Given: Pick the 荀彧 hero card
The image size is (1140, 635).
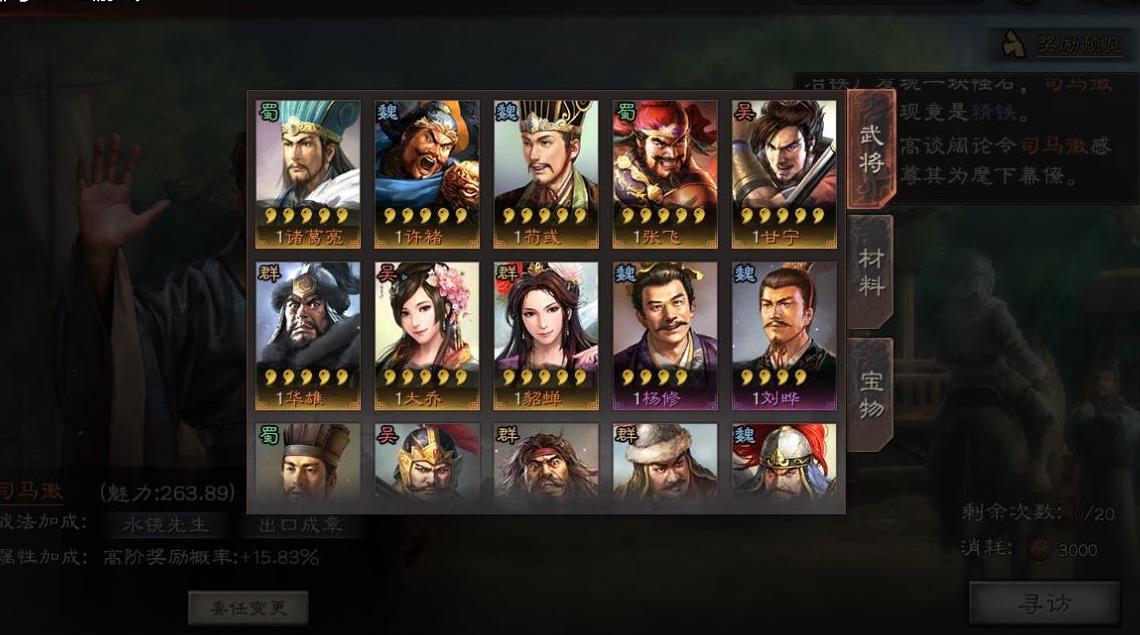Looking at the screenshot, I should click(546, 173).
